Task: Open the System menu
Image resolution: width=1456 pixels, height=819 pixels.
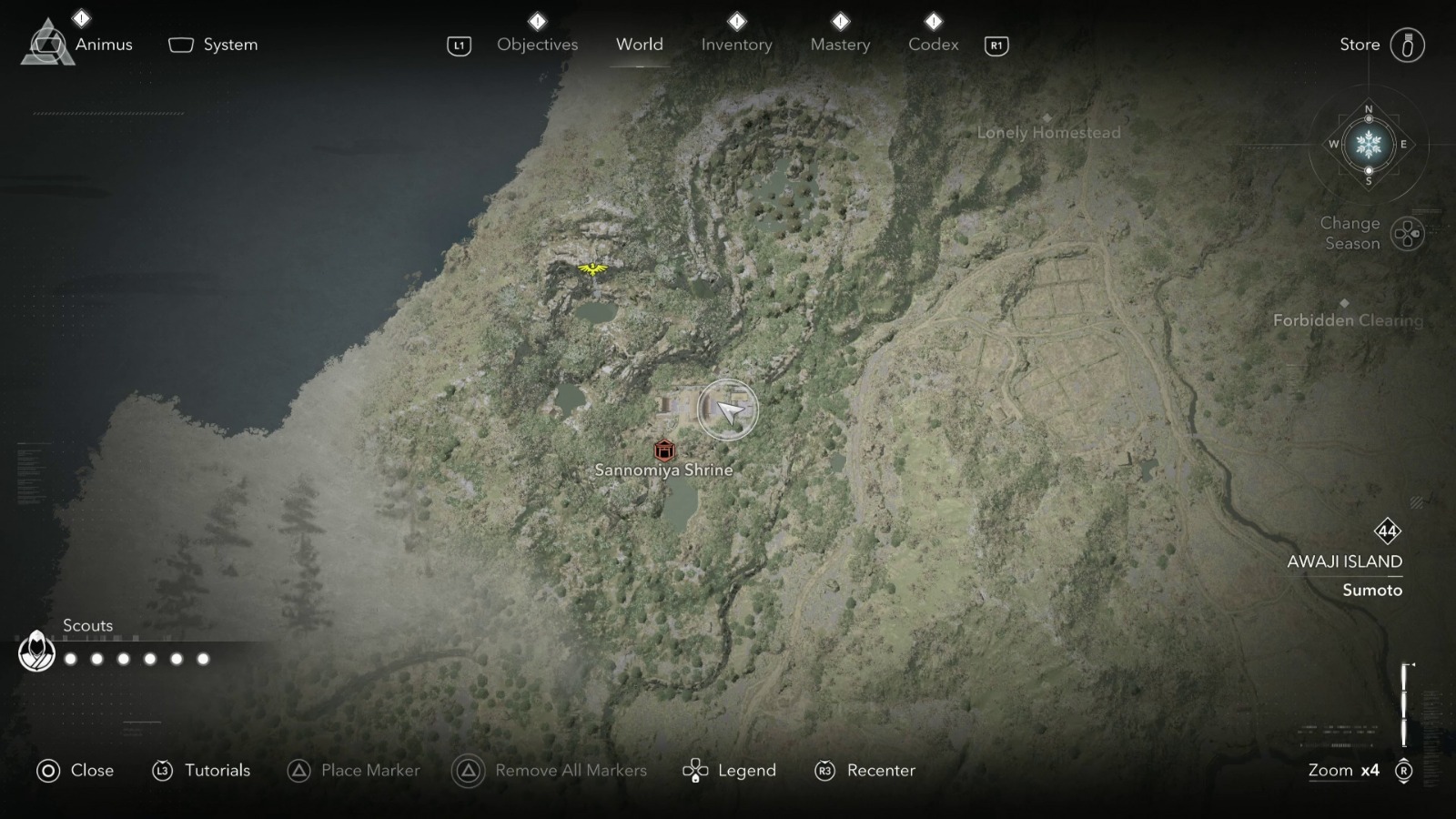Action: (x=212, y=44)
